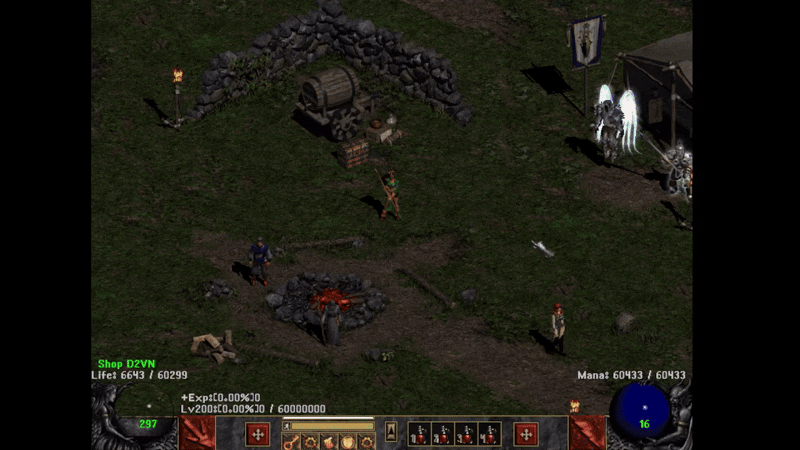Image resolution: width=800 pixels, height=450 pixels.
Task: Use the potion in belt slot 1
Action: click(418, 434)
